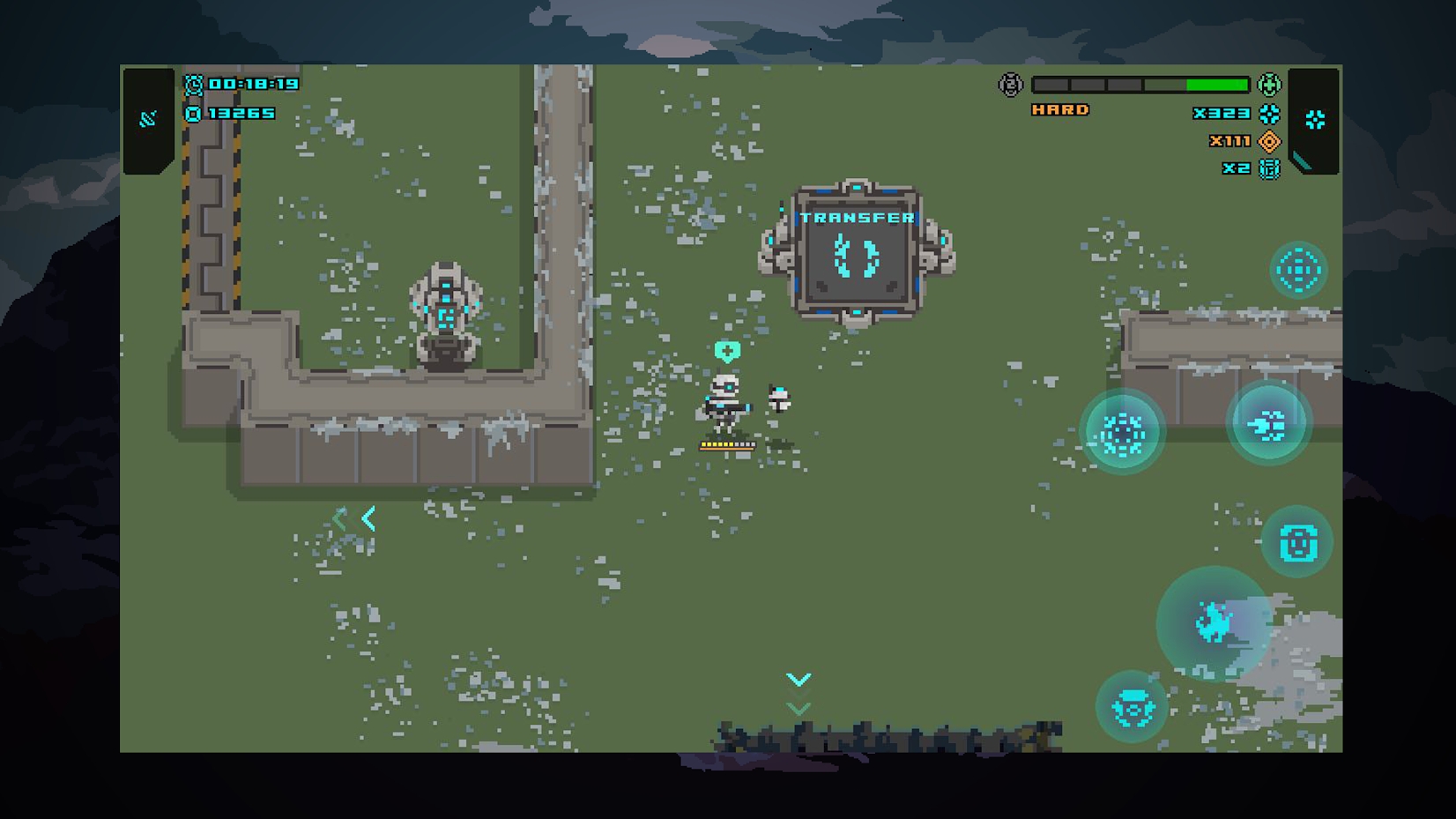Open the top-right crosshair panel
Viewport: 1456px width, 819px height.
[1314, 120]
